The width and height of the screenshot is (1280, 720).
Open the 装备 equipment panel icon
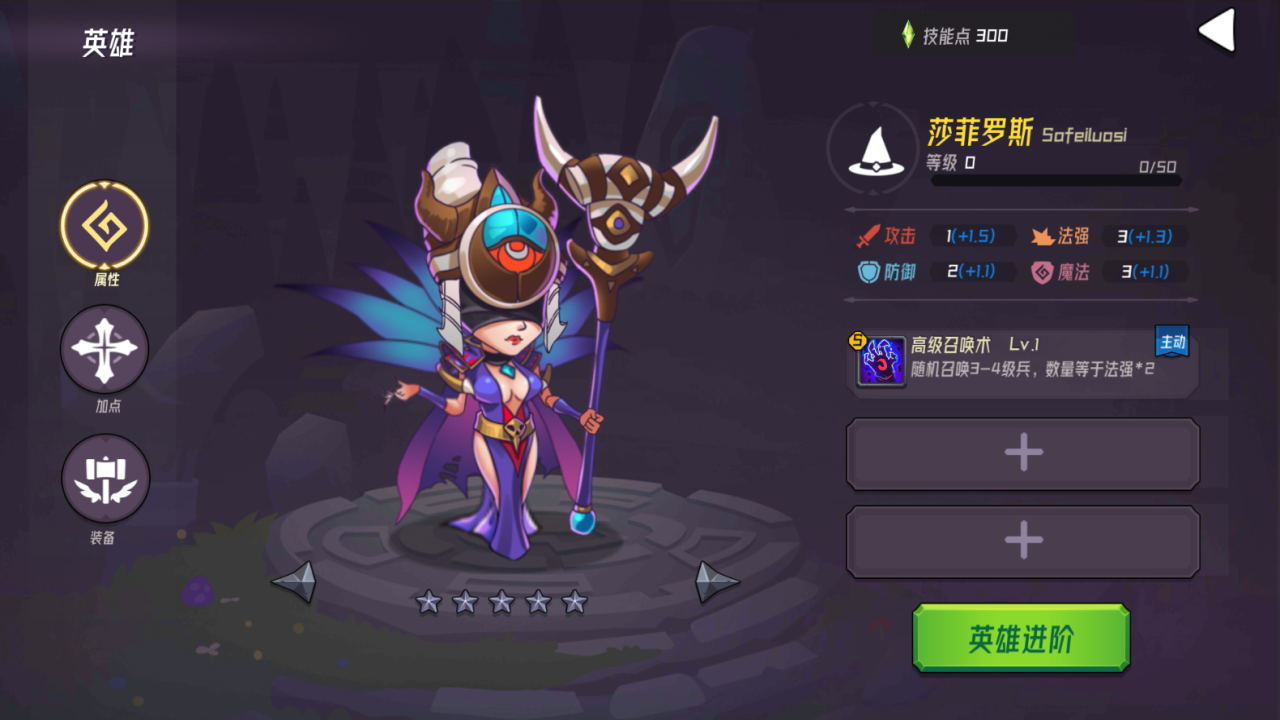[105, 478]
